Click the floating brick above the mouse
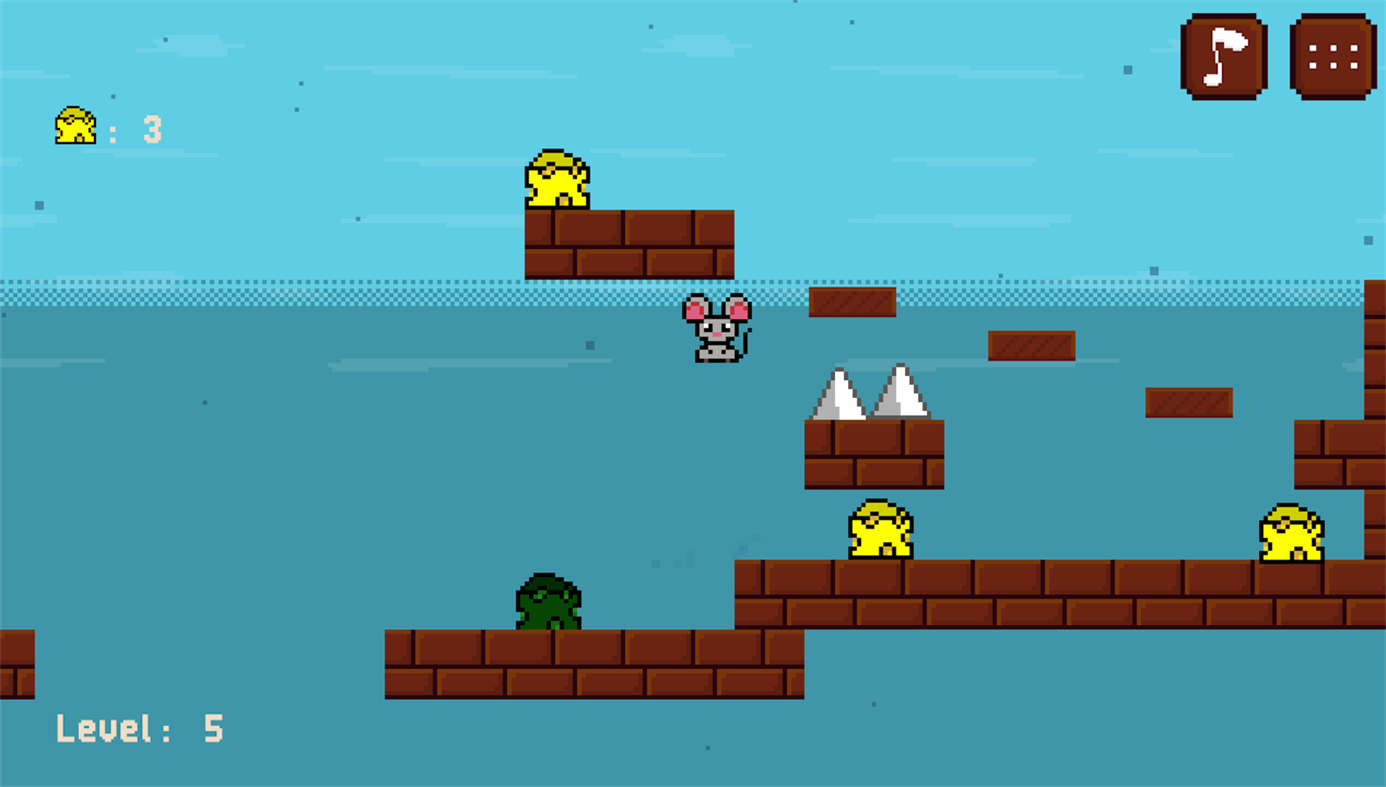The image size is (1386, 787). coord(851,301)
